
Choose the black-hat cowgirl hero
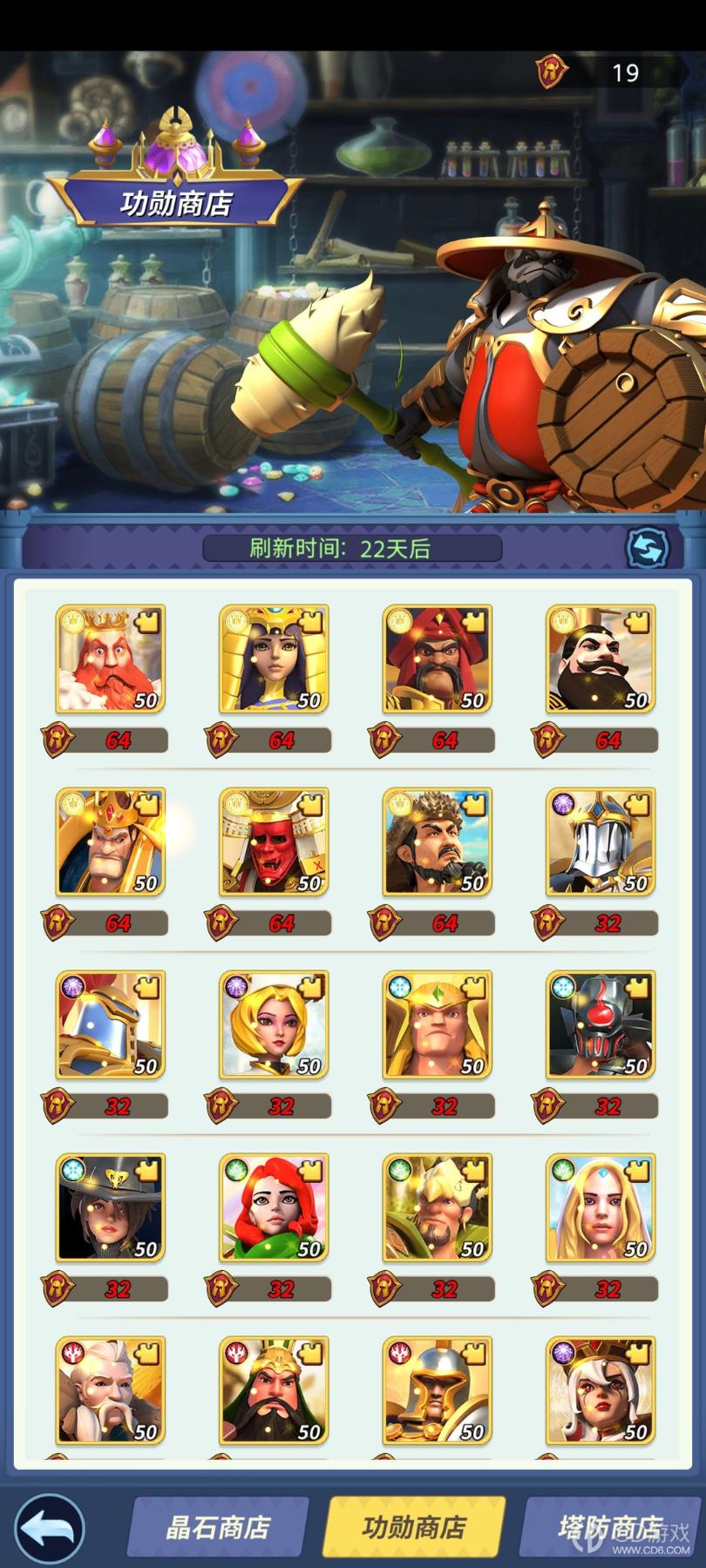(x=110, y=1207)
